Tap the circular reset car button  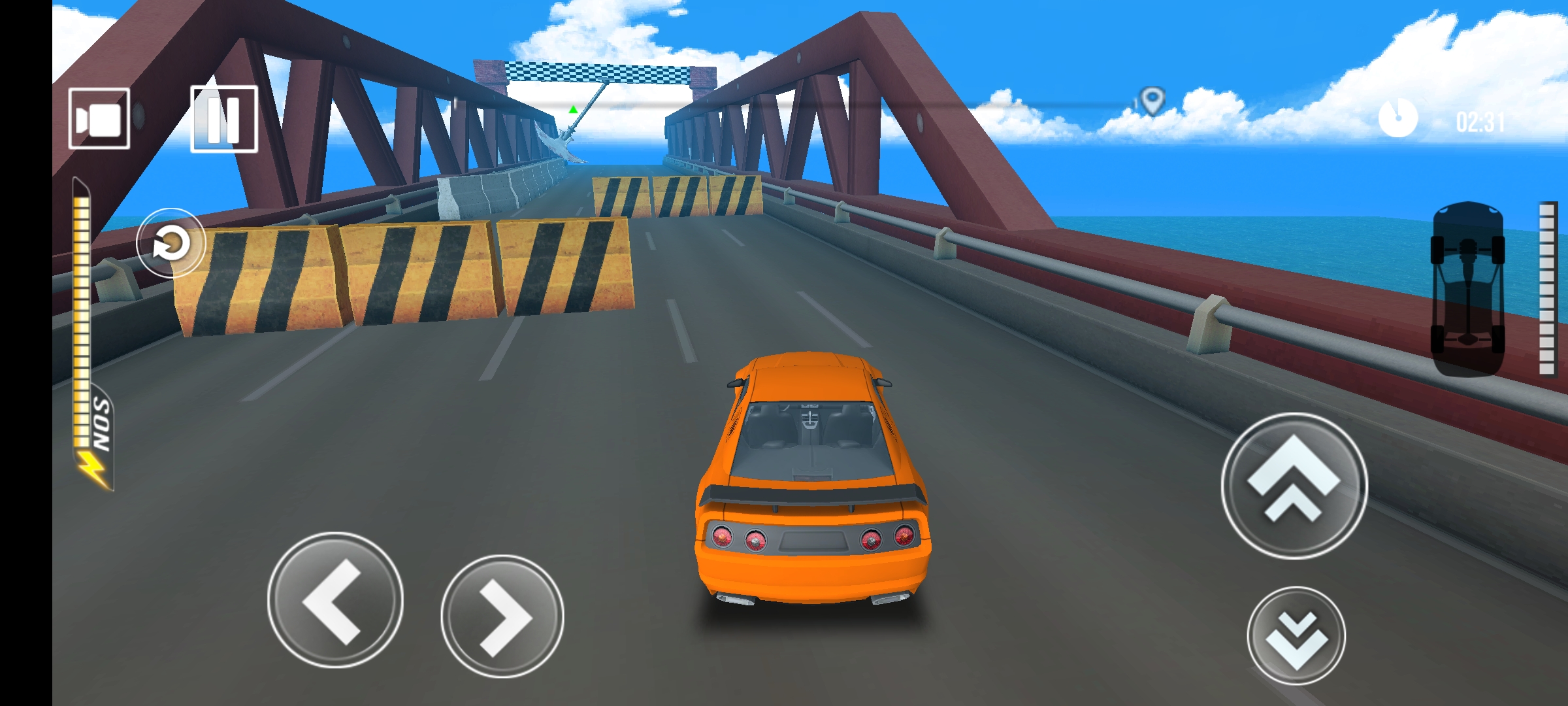171,244
